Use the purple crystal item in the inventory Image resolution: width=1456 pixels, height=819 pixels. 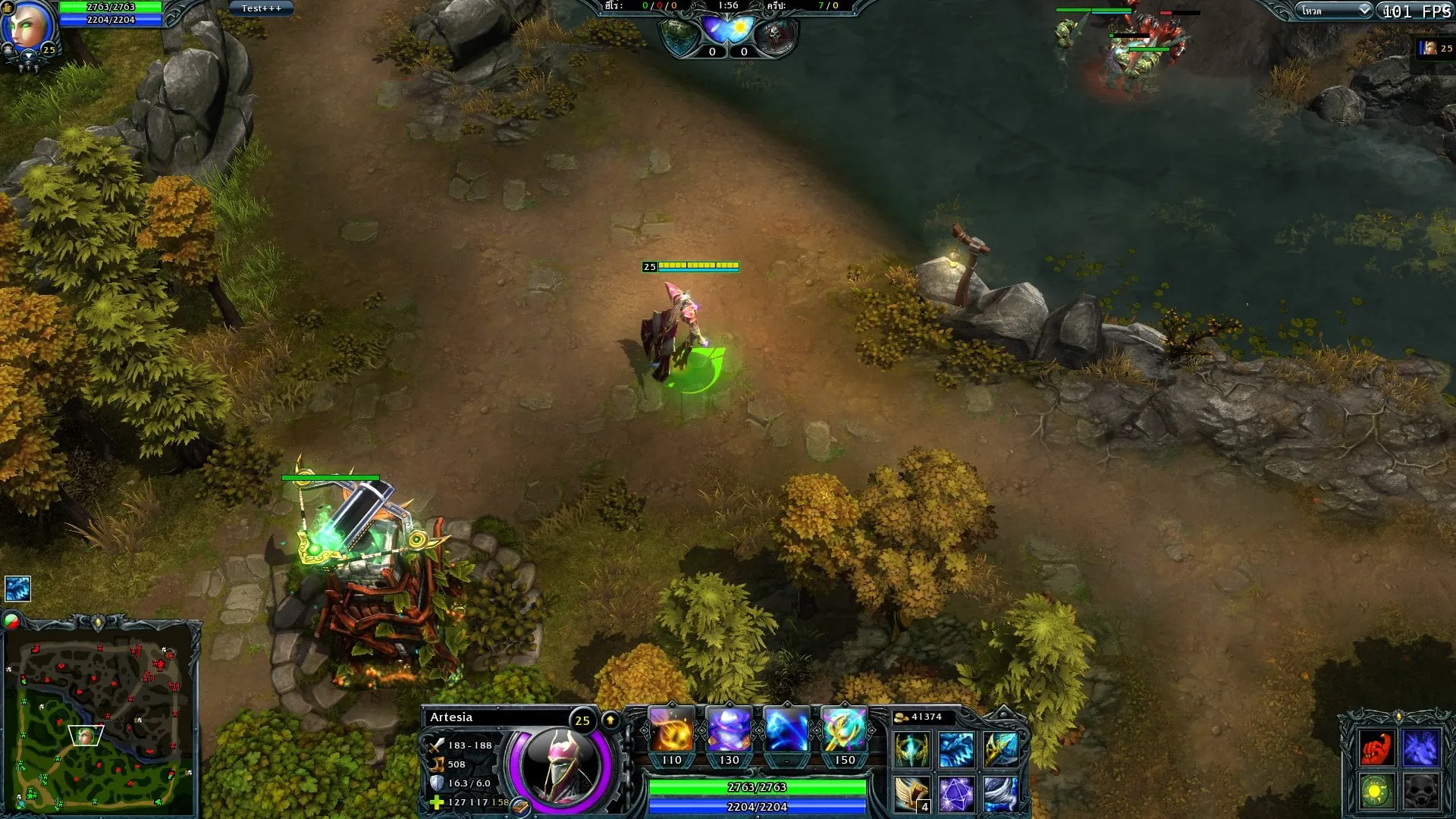(x=955, y=794)
